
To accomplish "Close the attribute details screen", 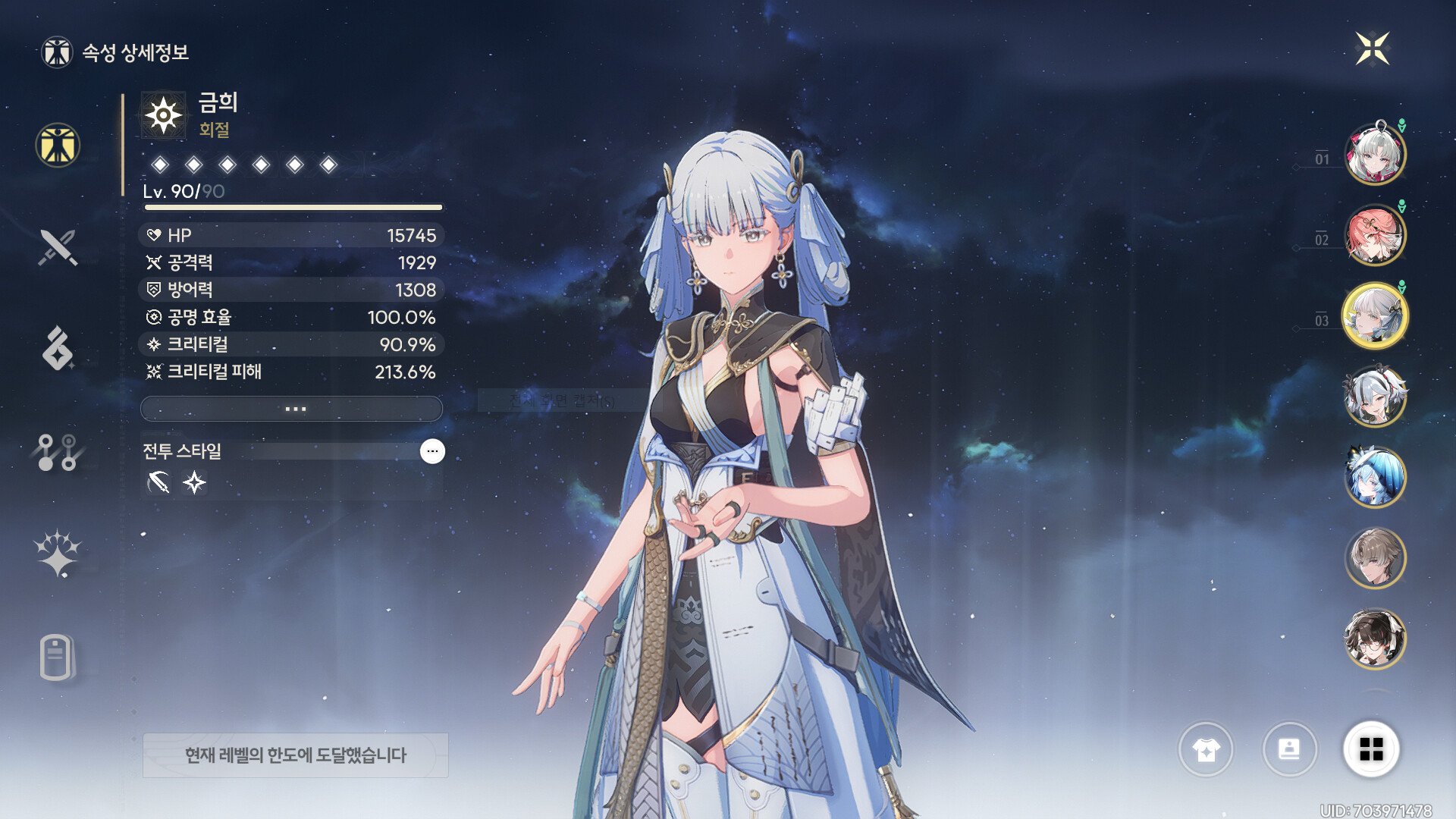I will click(1372, 49).
